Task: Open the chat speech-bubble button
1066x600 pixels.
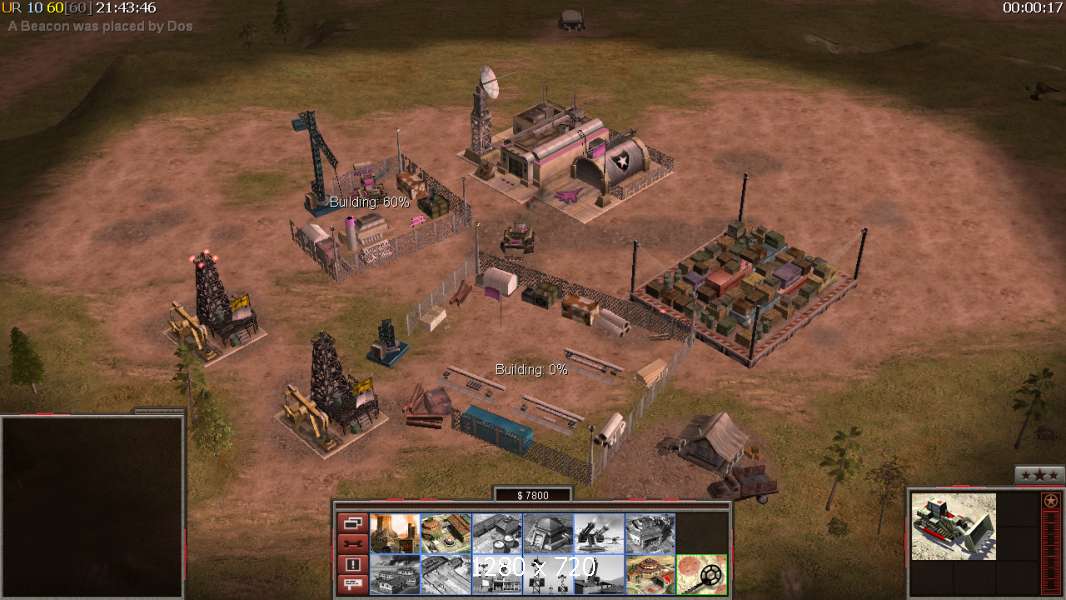Action: pyautogui.click(x=352, y=585)
